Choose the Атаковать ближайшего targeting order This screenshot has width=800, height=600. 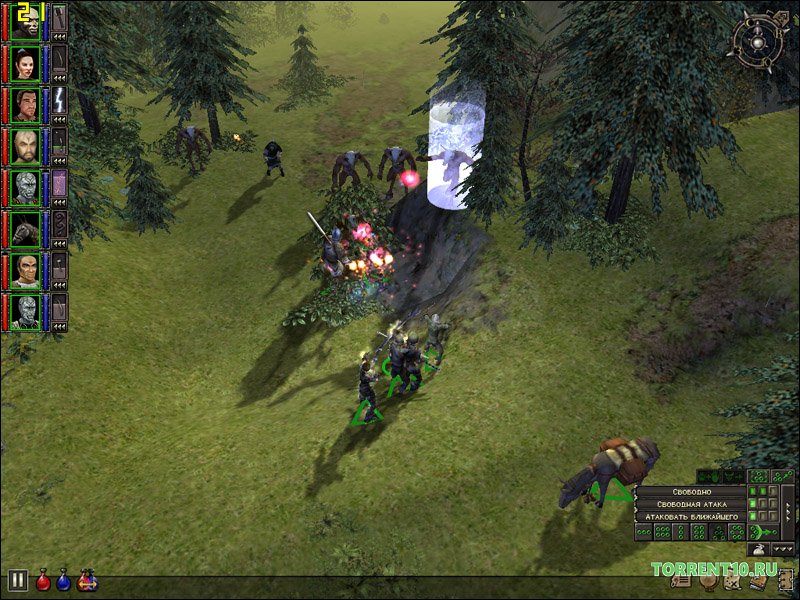[x=692, y=516]
